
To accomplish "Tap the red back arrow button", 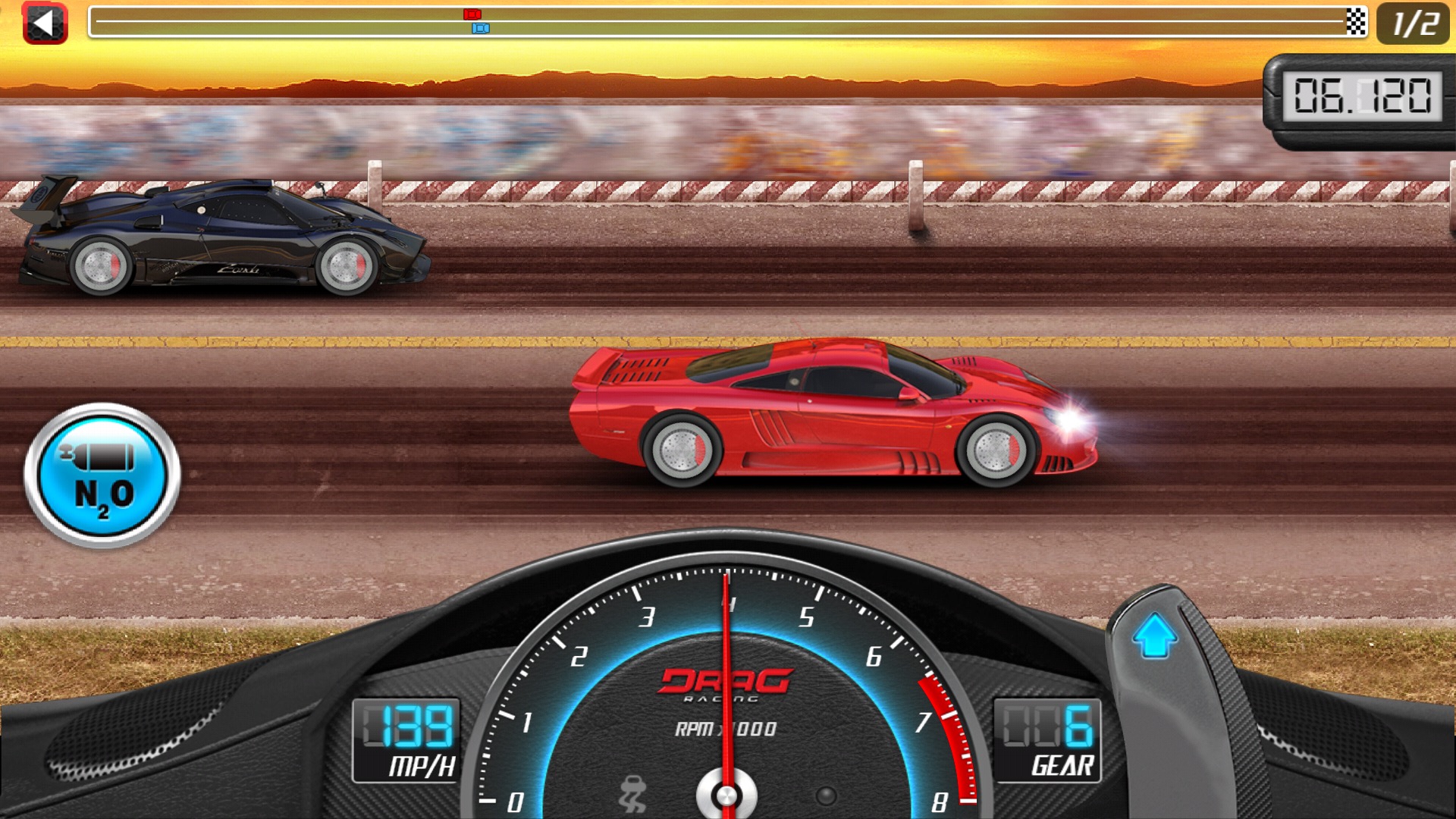I will [45, 24].
